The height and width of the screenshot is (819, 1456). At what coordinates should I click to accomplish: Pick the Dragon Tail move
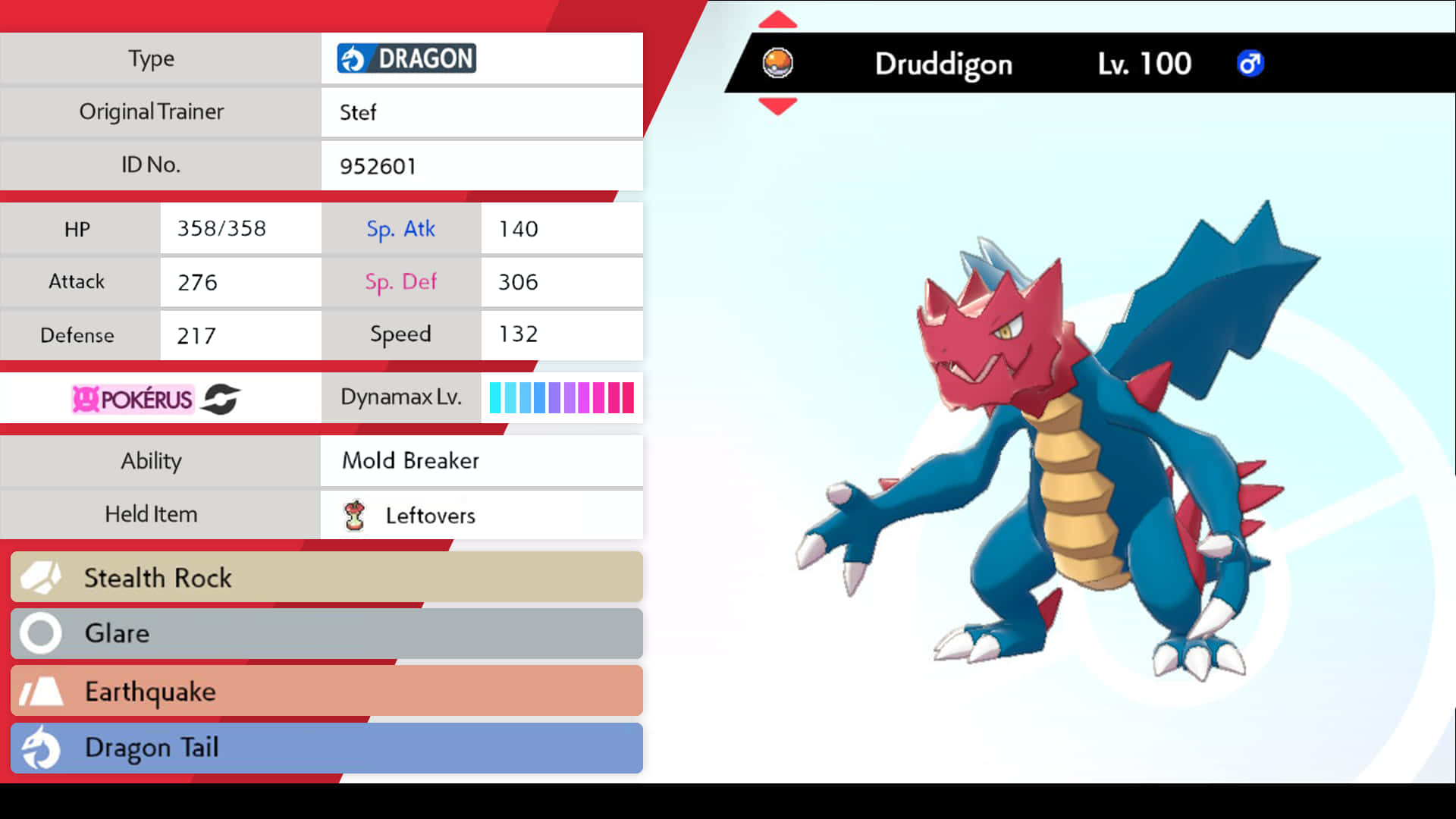point(326,748)
